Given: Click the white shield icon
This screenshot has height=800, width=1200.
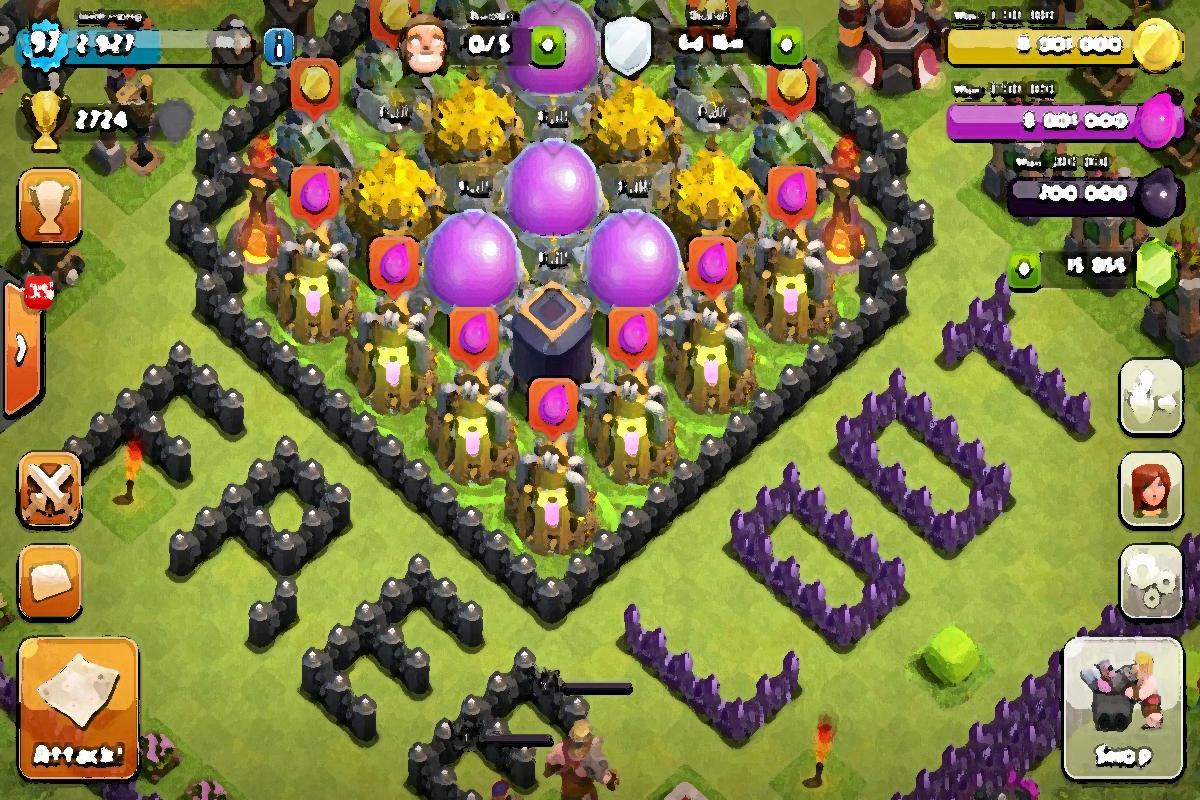Looking at the screenshot, I should click(629, 45).
